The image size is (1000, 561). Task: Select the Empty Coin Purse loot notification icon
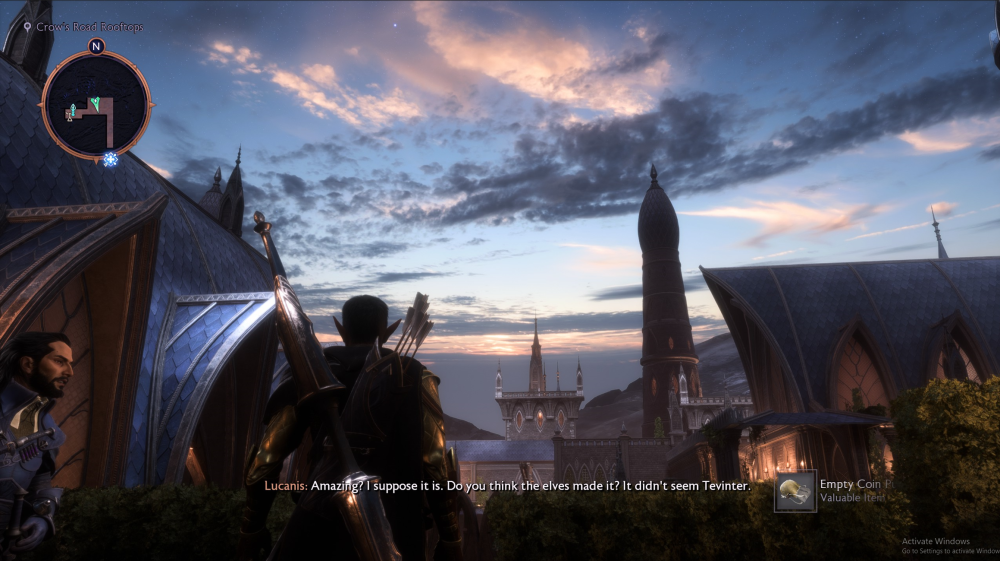(x=796, y=492)
